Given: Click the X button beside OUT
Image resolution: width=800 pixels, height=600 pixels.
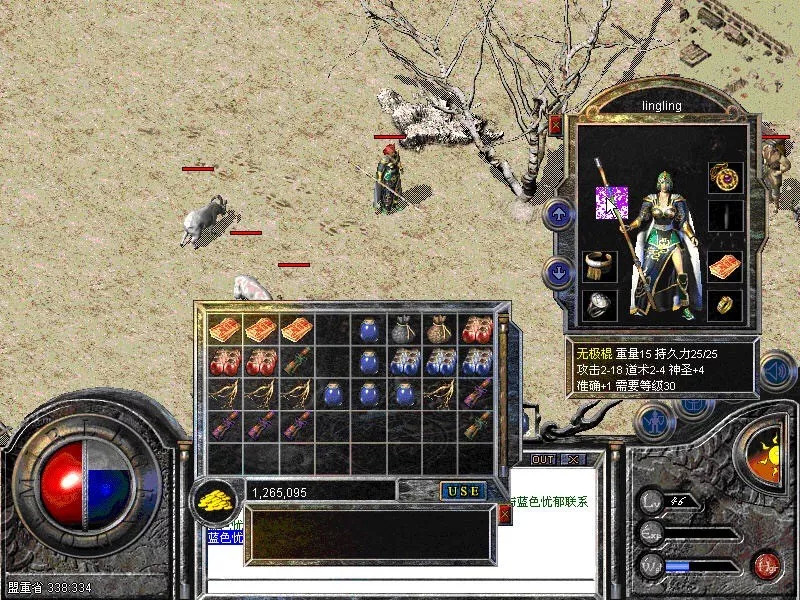Looking at the screenshot, I should pos(573,460).
